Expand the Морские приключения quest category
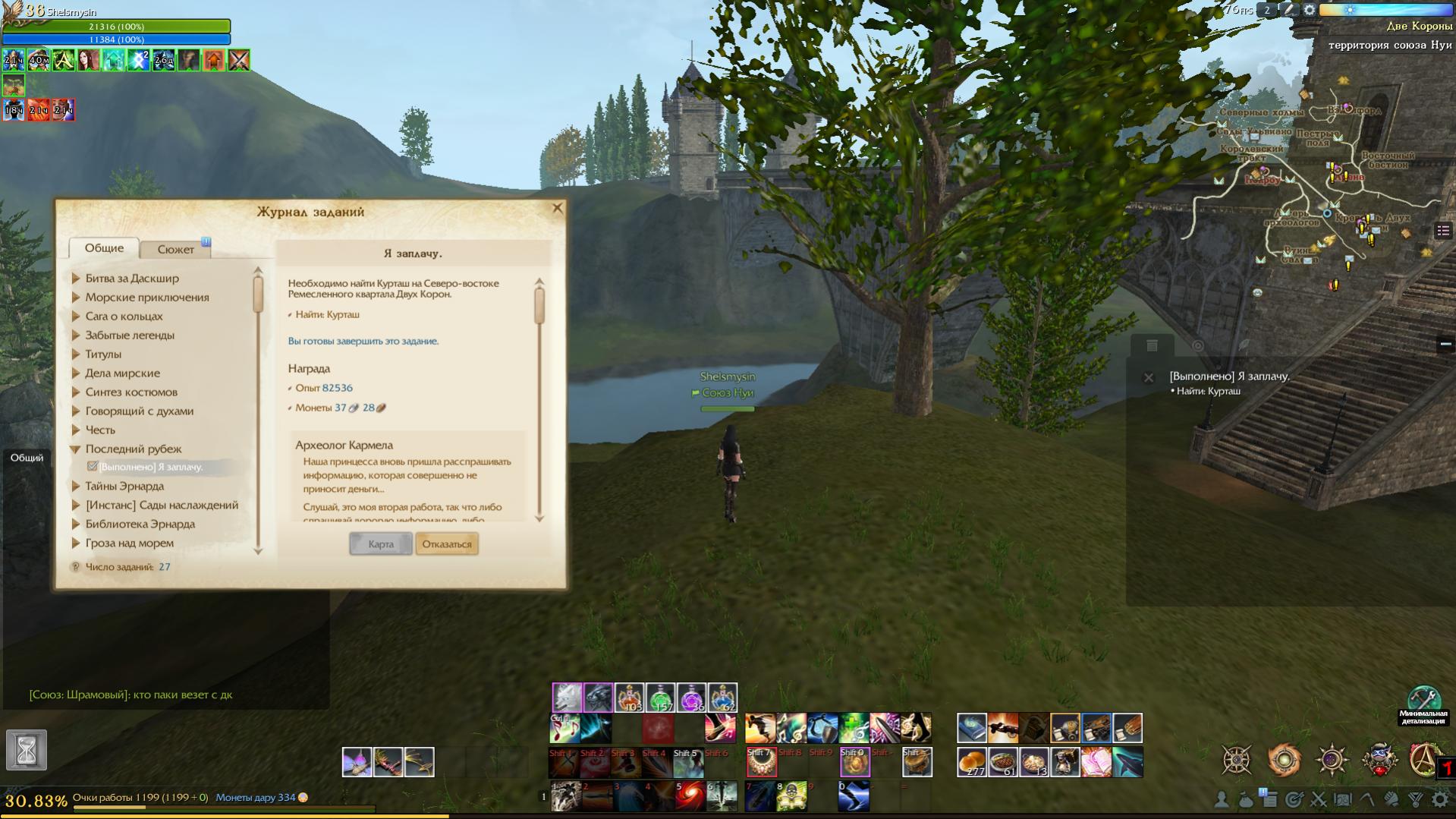 click(76, 298)
